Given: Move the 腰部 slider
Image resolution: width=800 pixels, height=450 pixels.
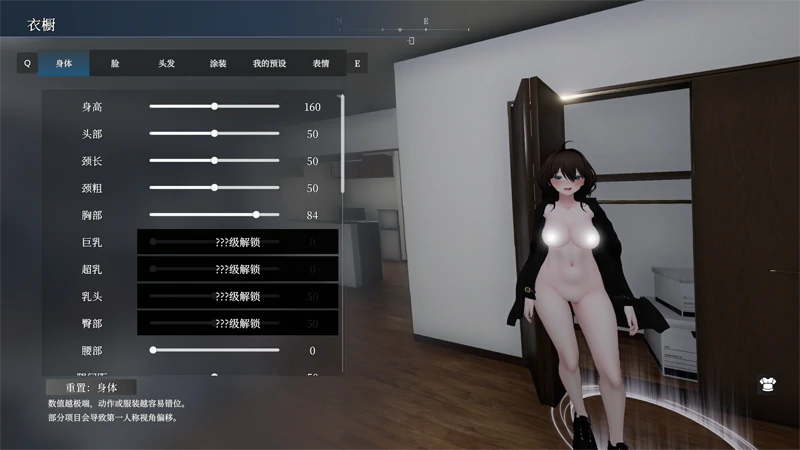Looking at the screenshot, I should coord(153,350).
